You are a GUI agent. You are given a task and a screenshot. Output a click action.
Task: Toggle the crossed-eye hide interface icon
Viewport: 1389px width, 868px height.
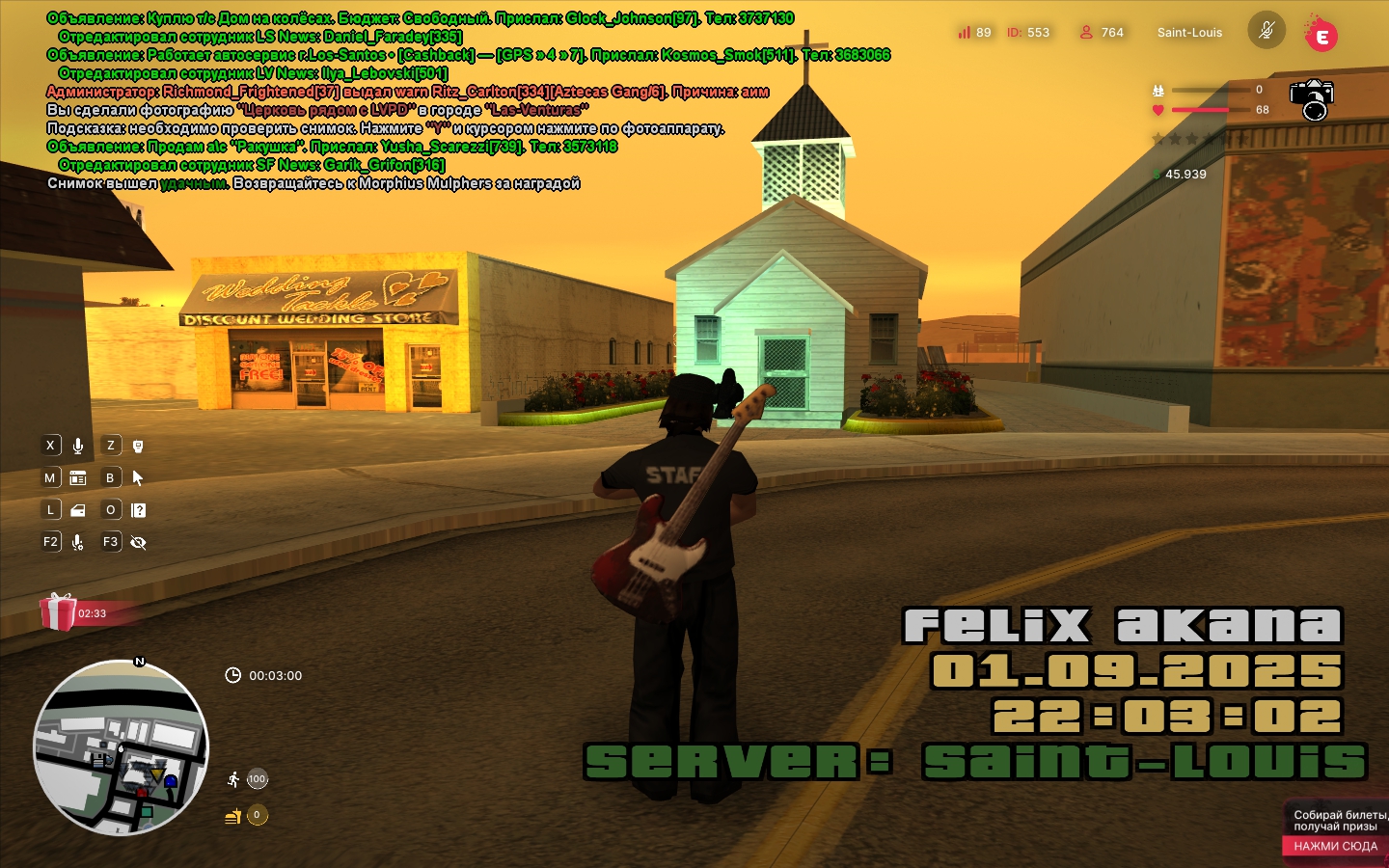point(139,542)
